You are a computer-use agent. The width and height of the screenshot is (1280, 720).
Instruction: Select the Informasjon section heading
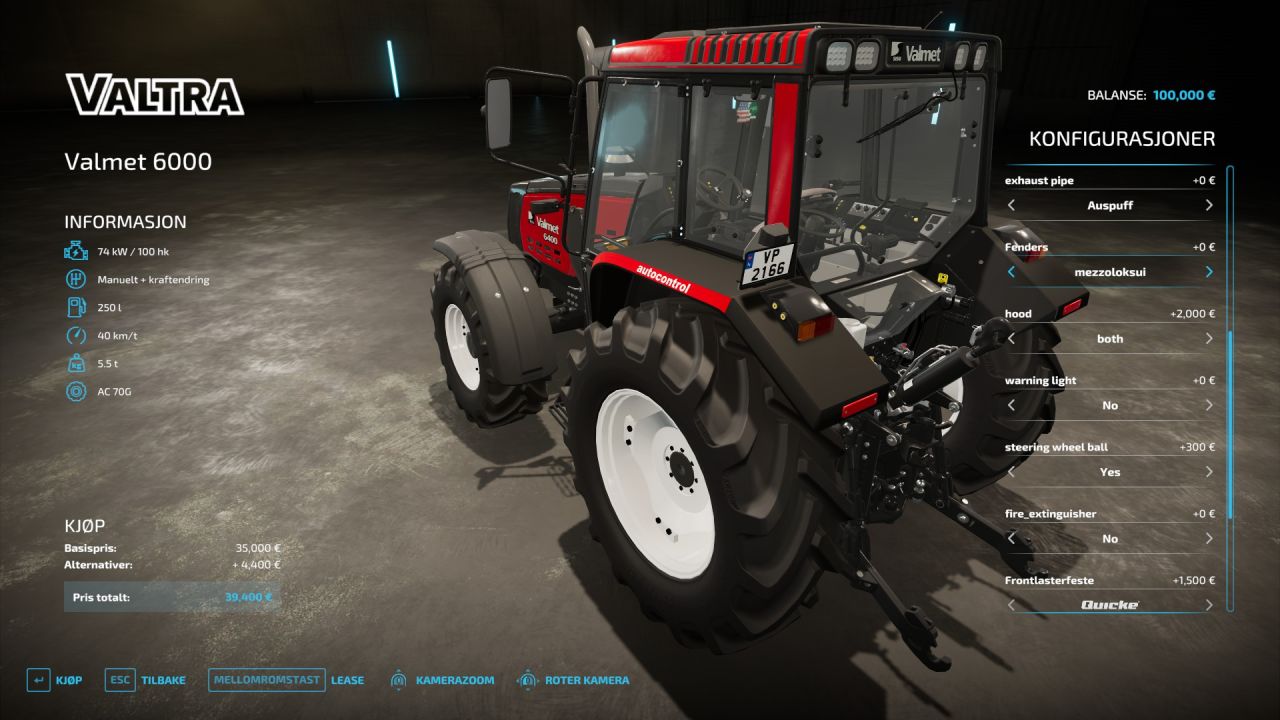(125, 221)
